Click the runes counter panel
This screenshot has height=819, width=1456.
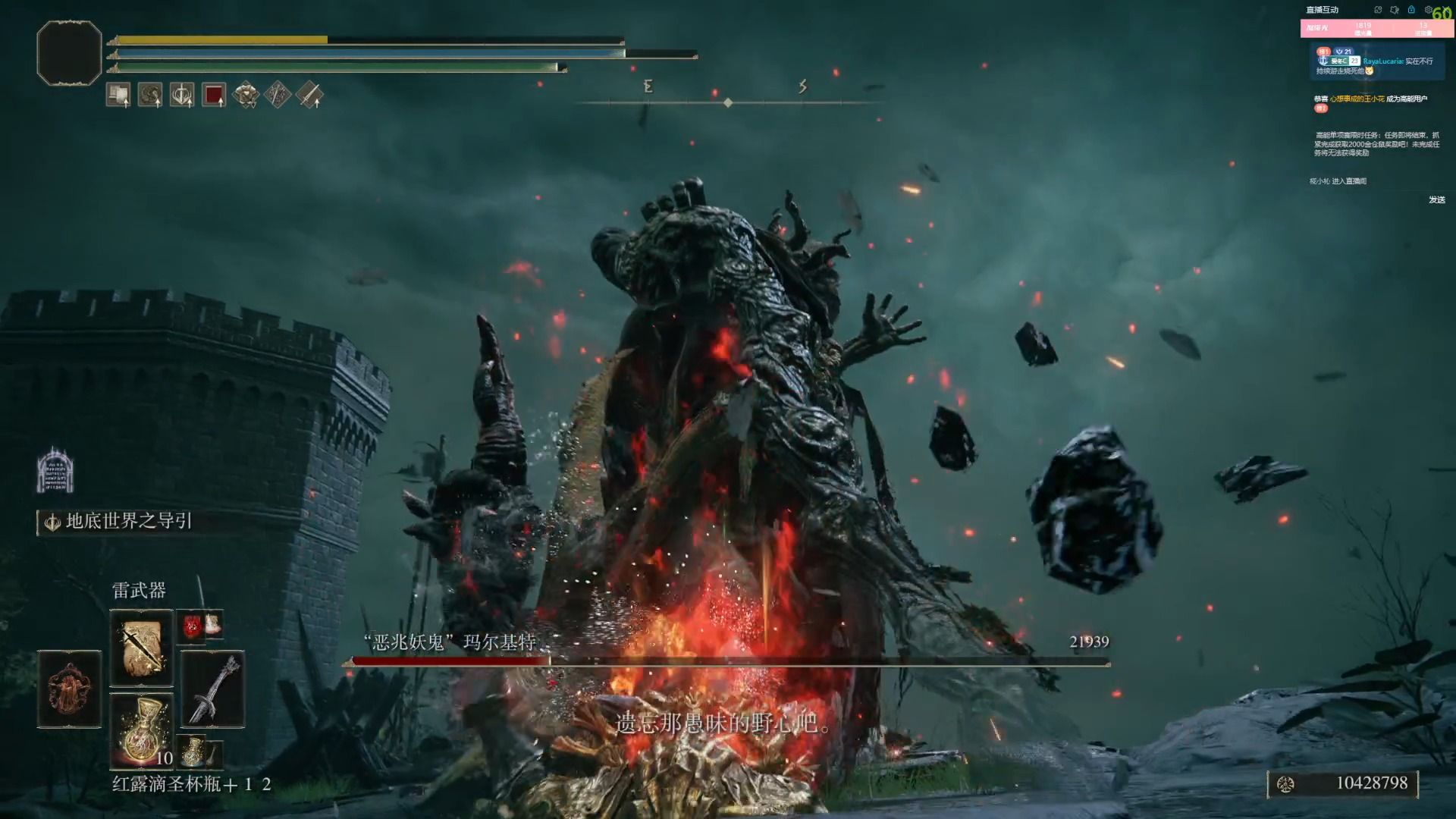point(1342,783)
